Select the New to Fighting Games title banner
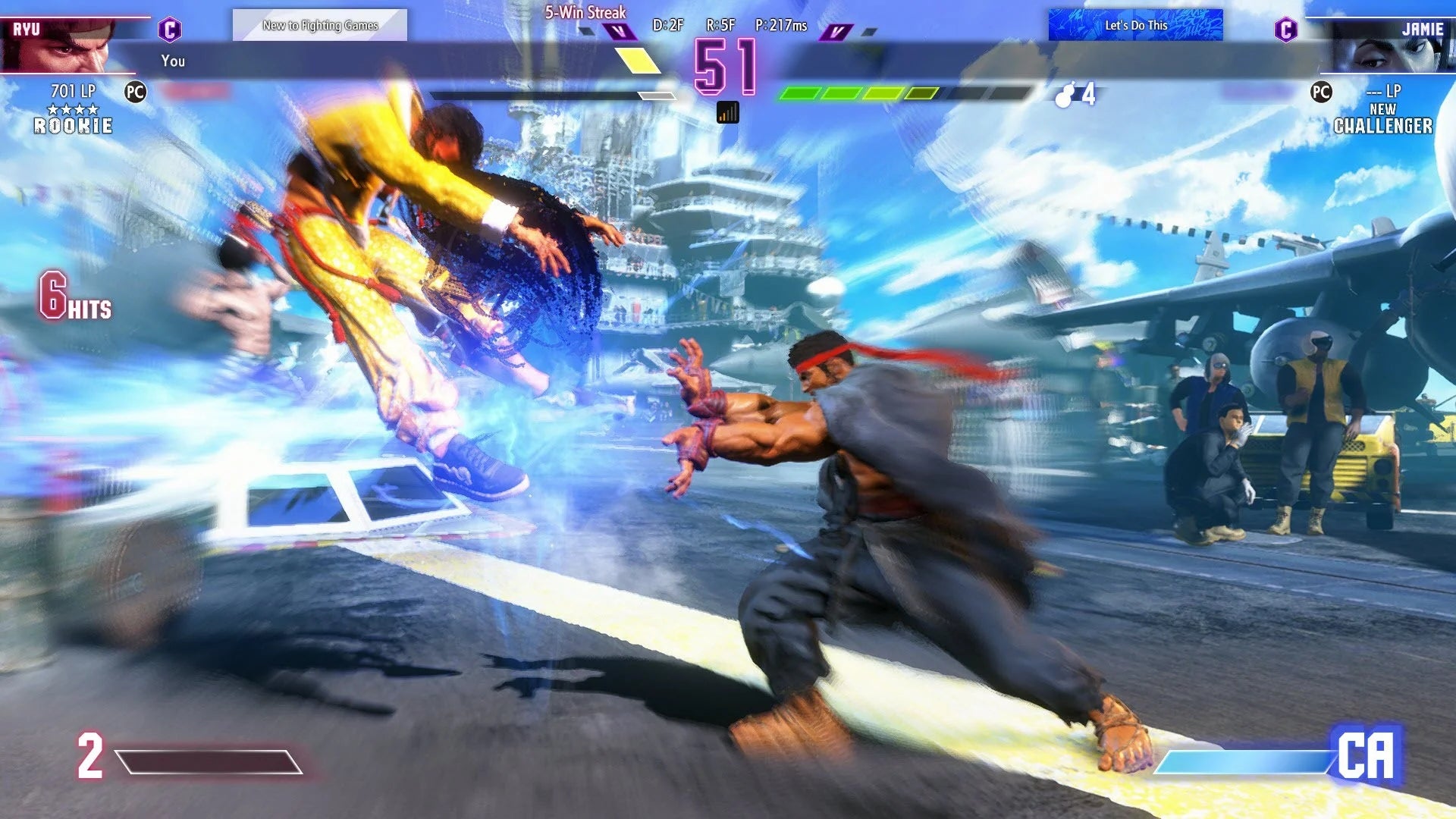The width and height of the screenshot is (1456, 819). point(320,24)
